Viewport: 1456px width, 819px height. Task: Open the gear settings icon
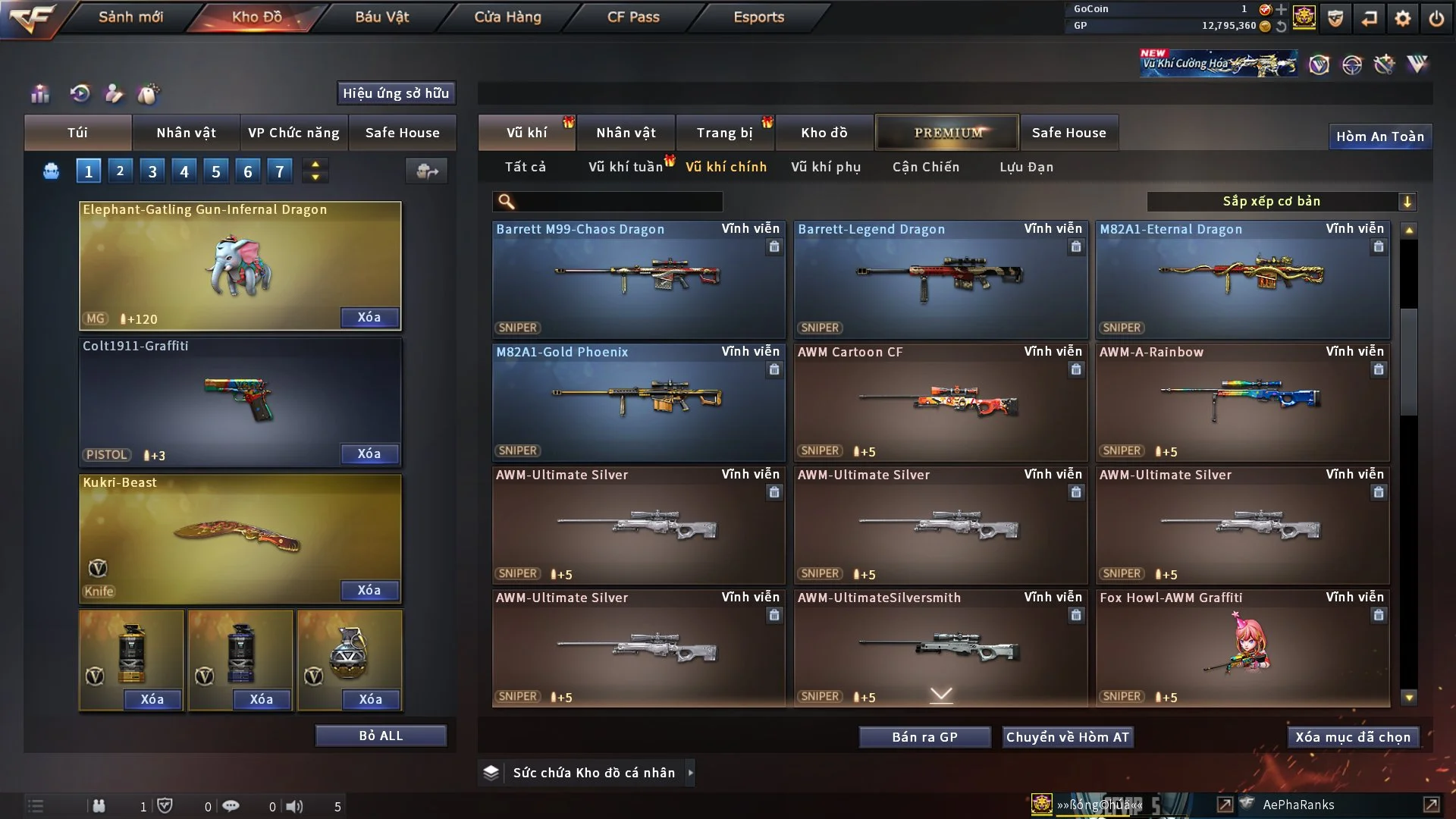pos(1403,18)
